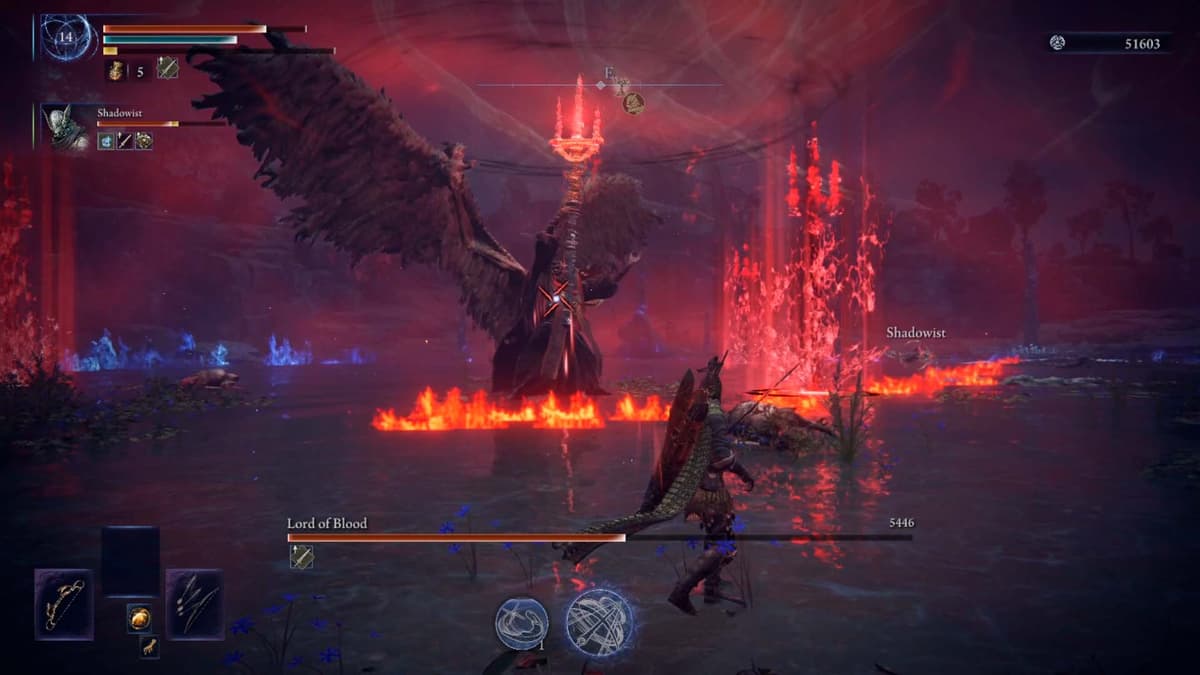
Task: Click the small golden hand icon
Action: click(147, 647)
